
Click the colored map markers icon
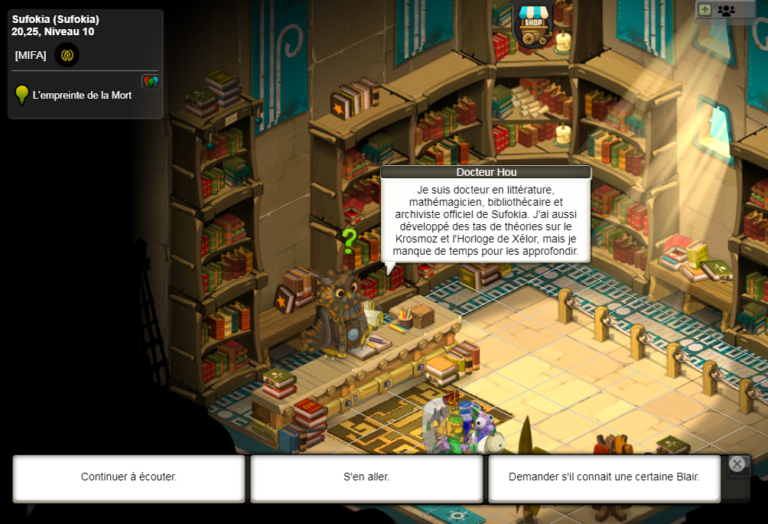coord(150,81)
